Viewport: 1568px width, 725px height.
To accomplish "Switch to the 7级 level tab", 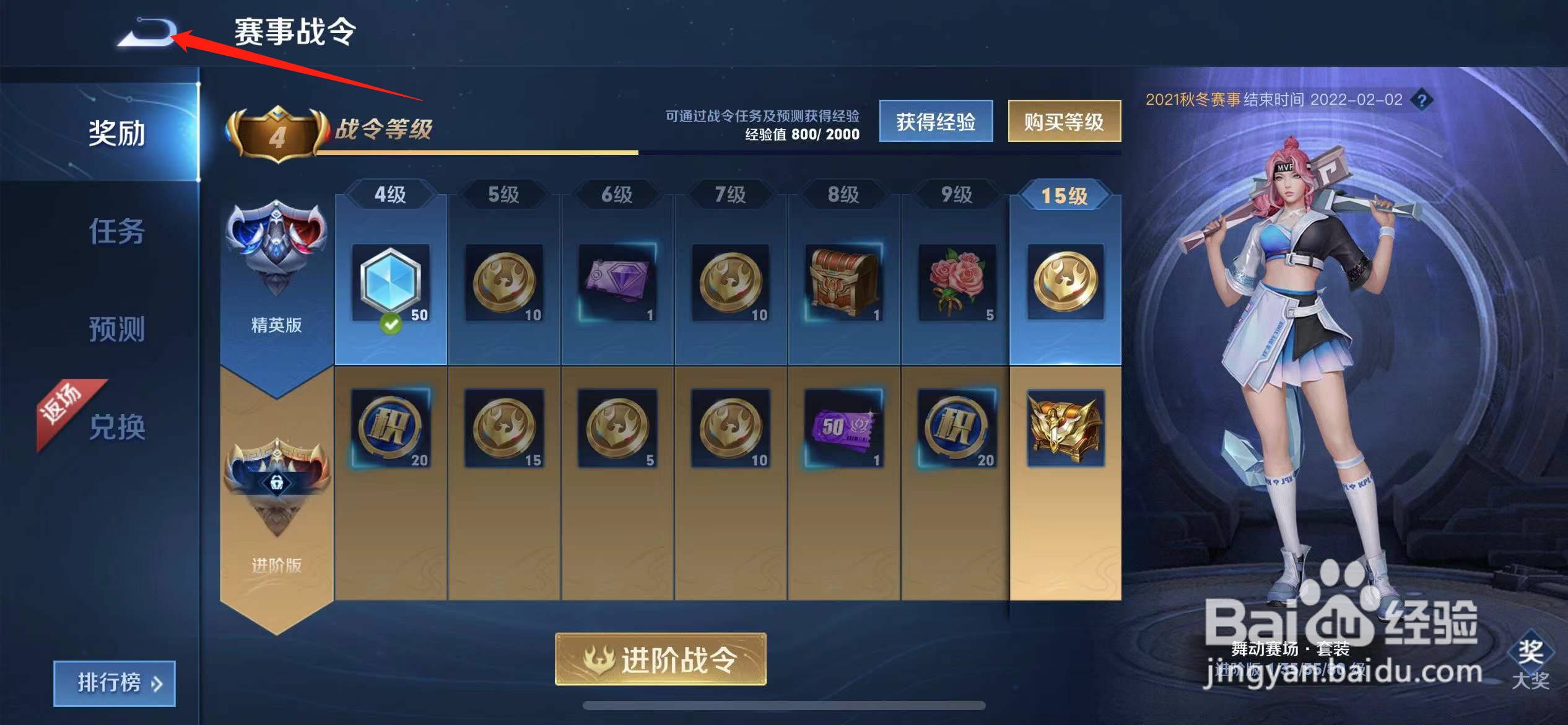I will (729, 193).
